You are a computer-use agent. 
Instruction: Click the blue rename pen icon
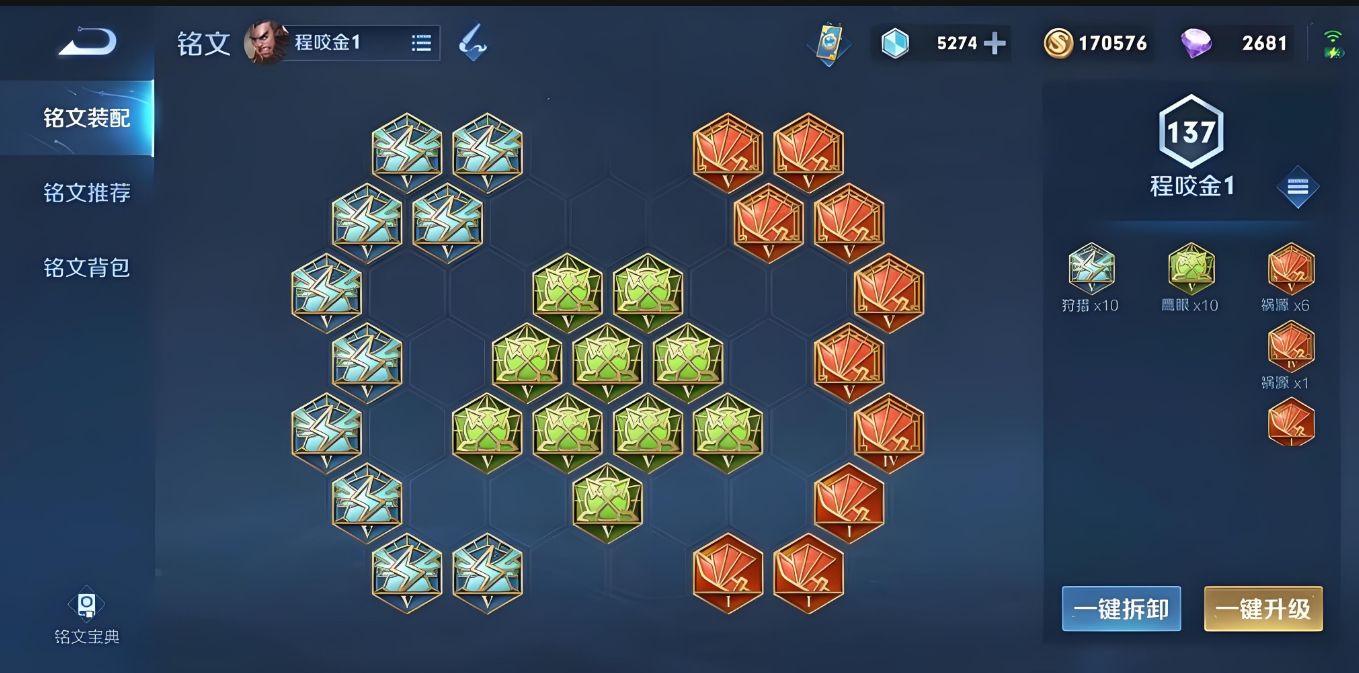pos(473,43)
